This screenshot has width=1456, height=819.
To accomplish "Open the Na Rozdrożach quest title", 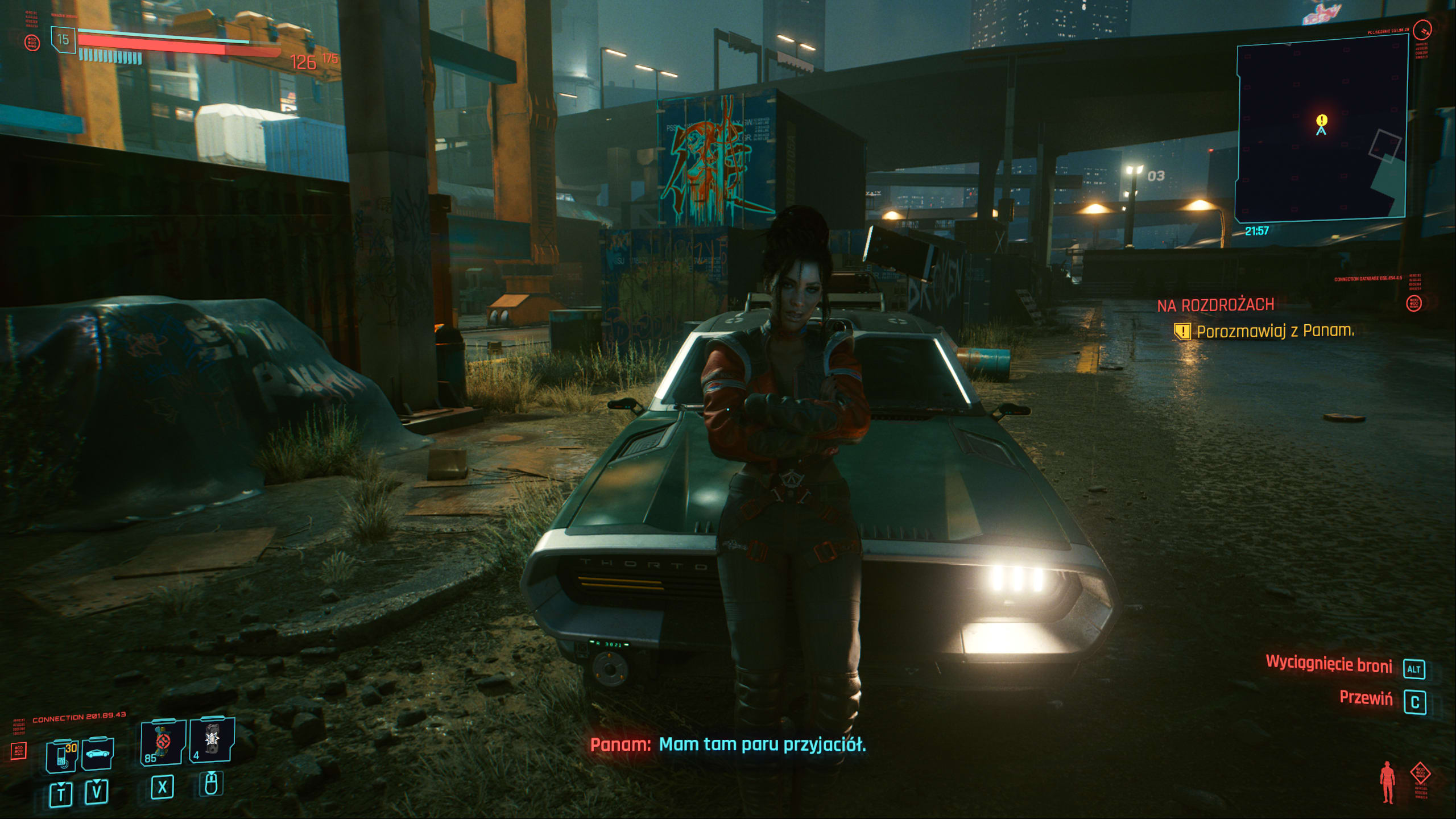I will point(1215,305).
